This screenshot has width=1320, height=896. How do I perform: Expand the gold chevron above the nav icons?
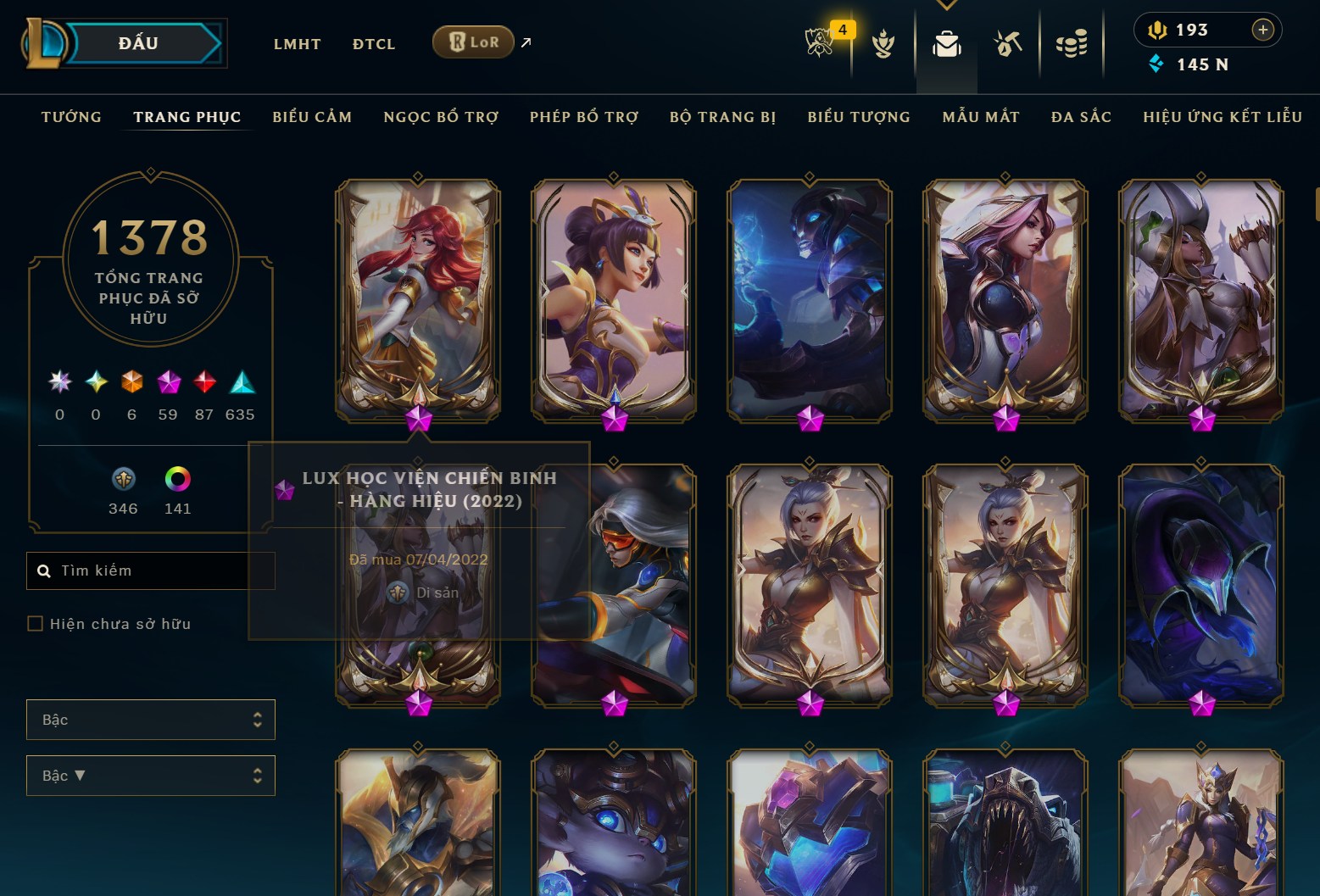tap(945, 5)
